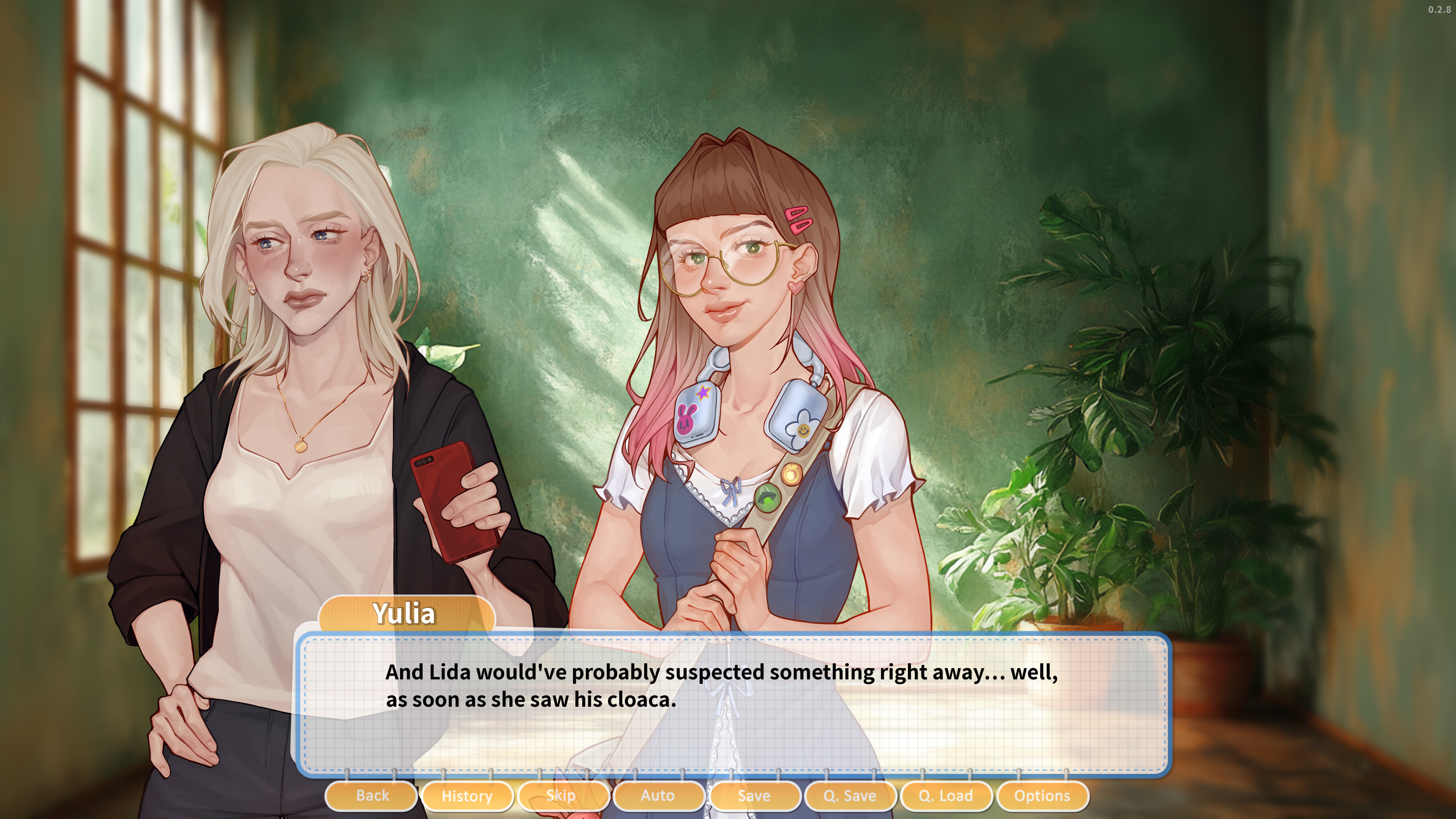Image resolution: width=1456 pixels, height=819 pixels.
Task: Open the Save game screen
Action: (x=755, y=795)
